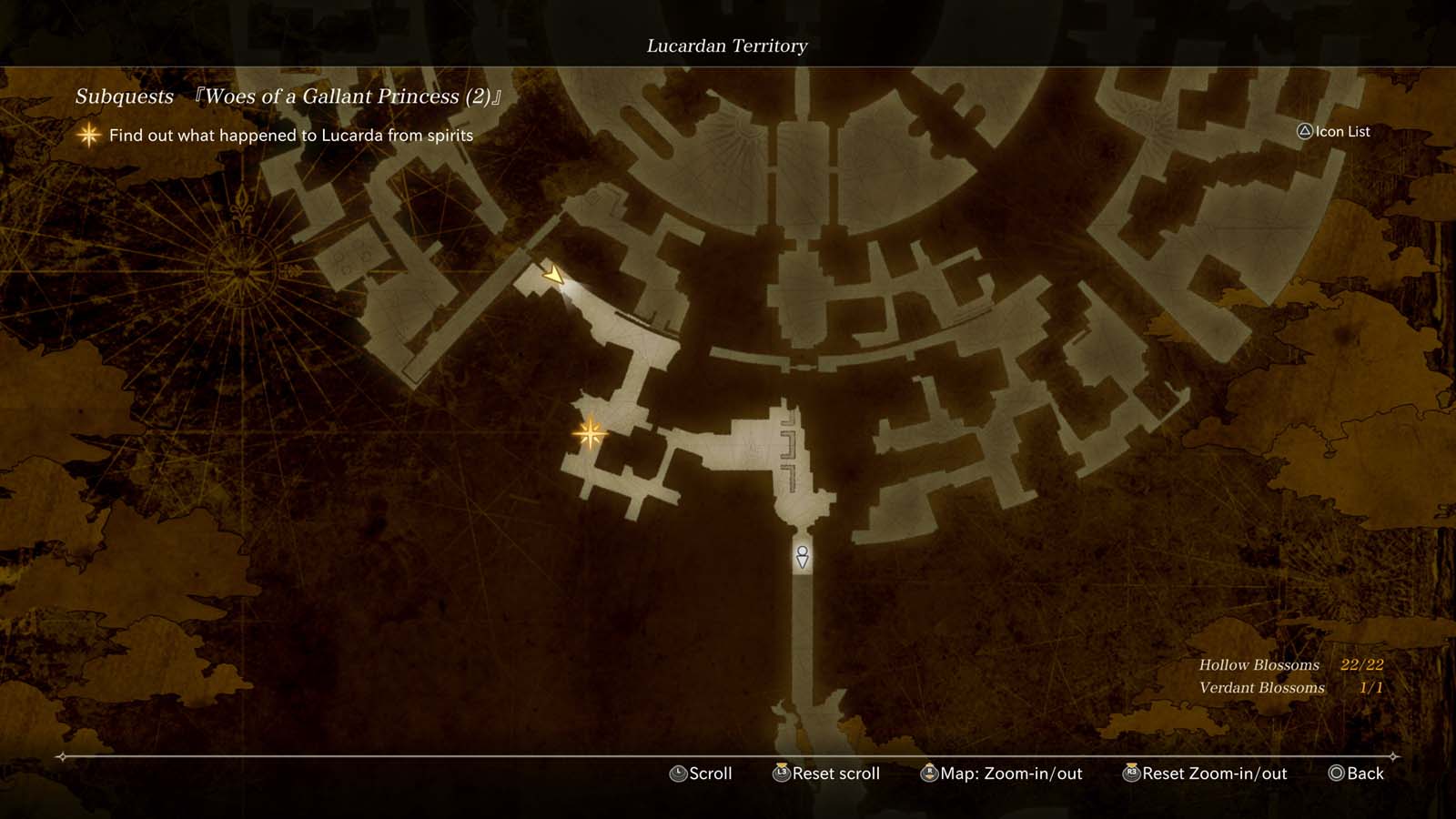Select the Lucardan Territory map title
Screen dimensions: 1456x819
(x=727, y=46)
